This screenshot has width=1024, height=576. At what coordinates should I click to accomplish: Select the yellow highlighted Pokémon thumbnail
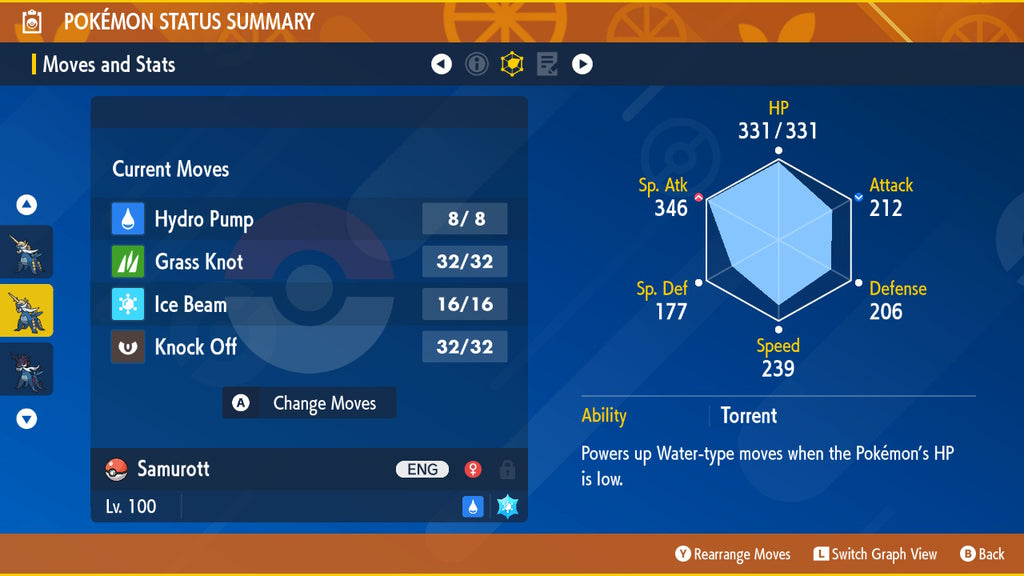click(27, 310)
